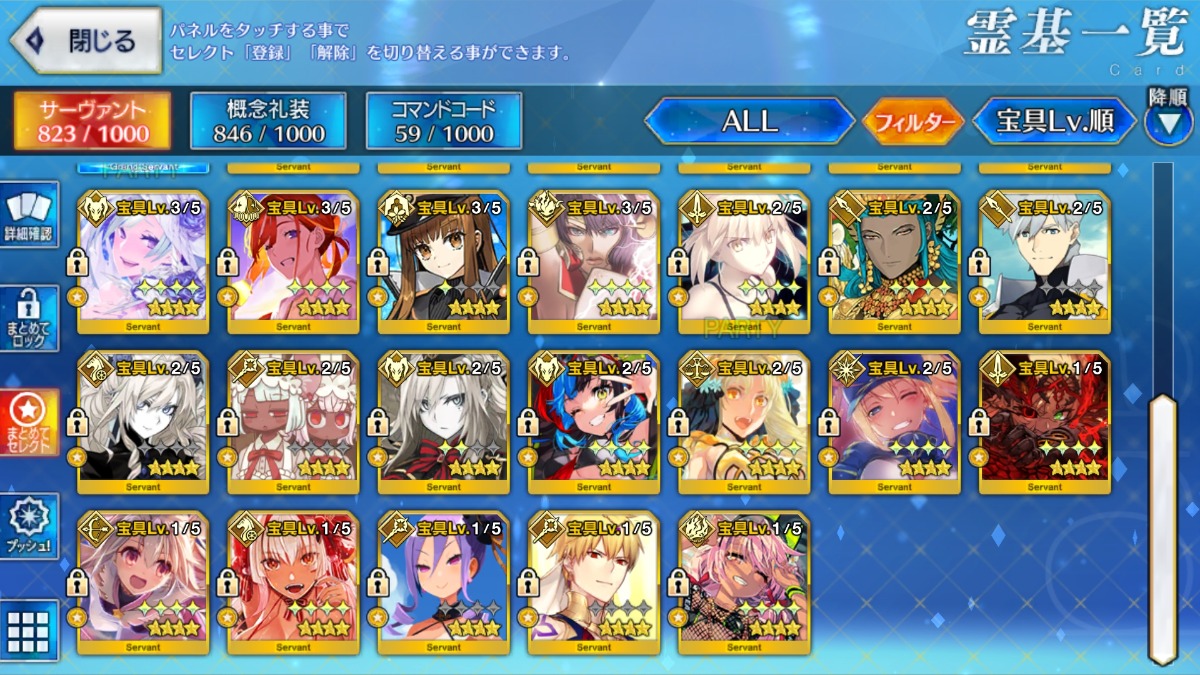
Task: Choose the purple-haired servant card
Action: [444, 583]
